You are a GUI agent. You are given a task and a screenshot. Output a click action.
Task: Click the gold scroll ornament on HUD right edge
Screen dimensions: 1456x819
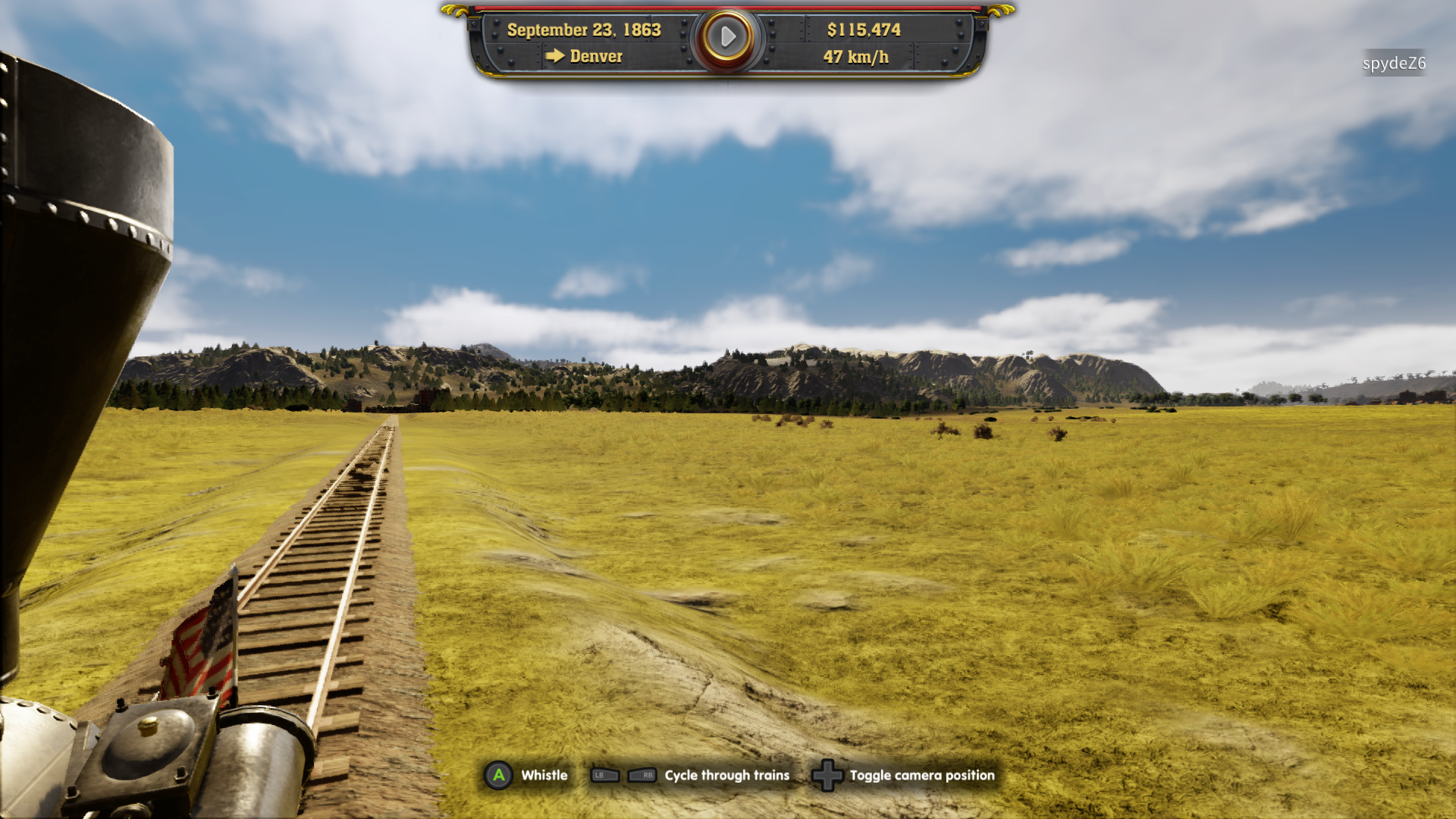pos(1001,11)
